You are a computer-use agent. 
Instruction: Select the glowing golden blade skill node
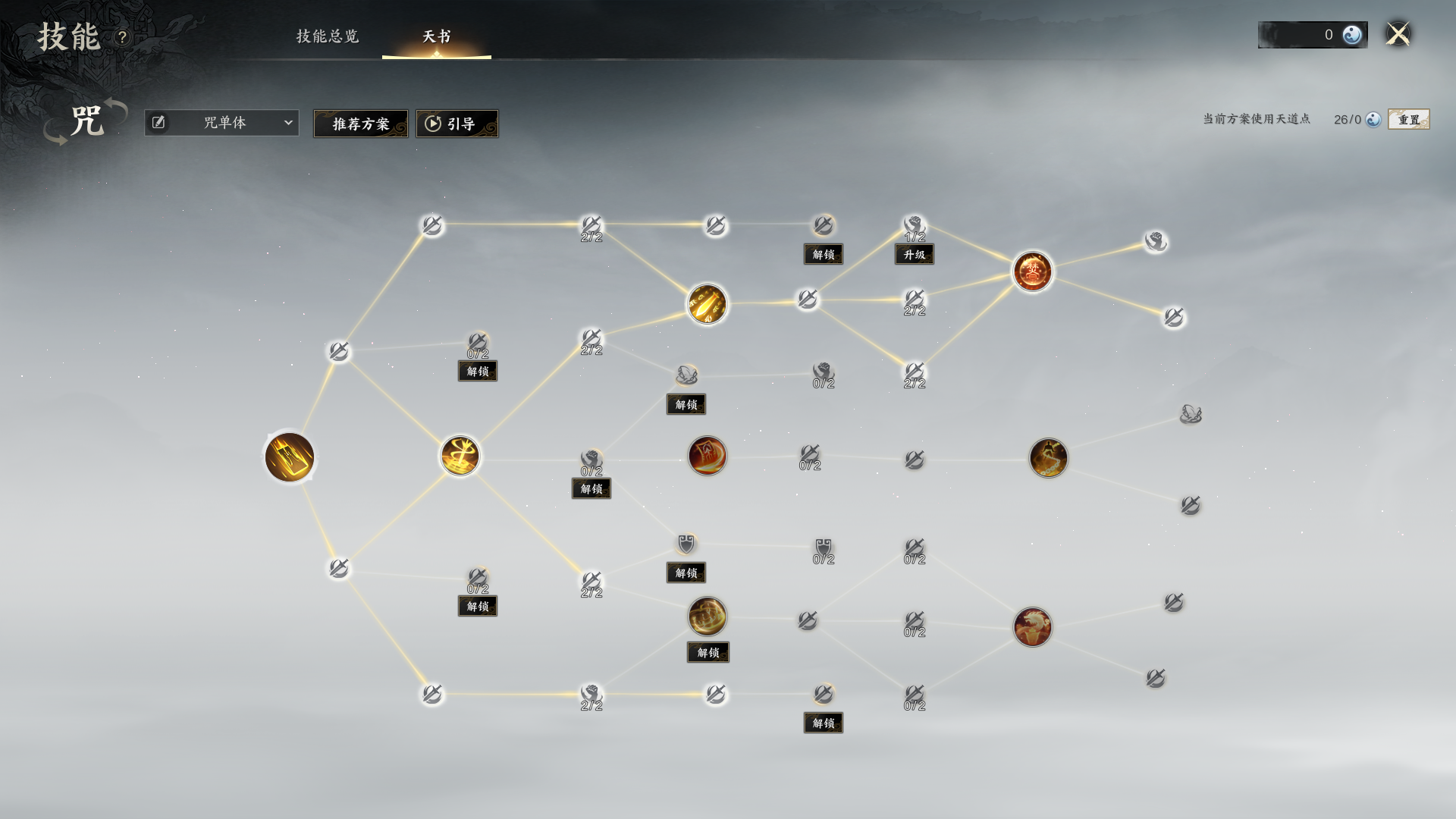[x=708, y=304]
